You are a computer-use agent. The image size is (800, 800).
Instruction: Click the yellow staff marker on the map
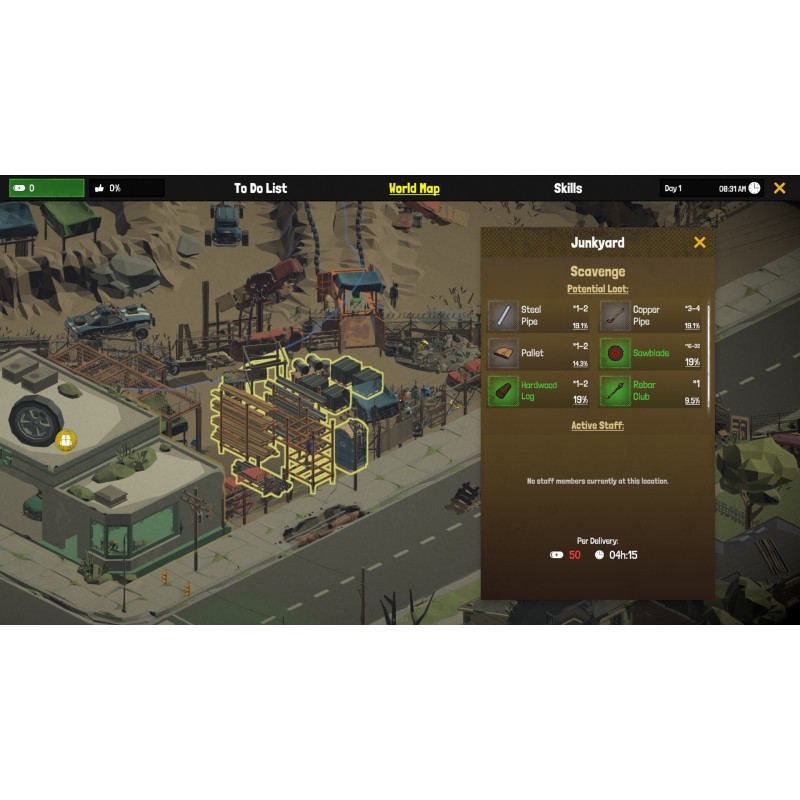pyautogui.click(x=65, y=440)
